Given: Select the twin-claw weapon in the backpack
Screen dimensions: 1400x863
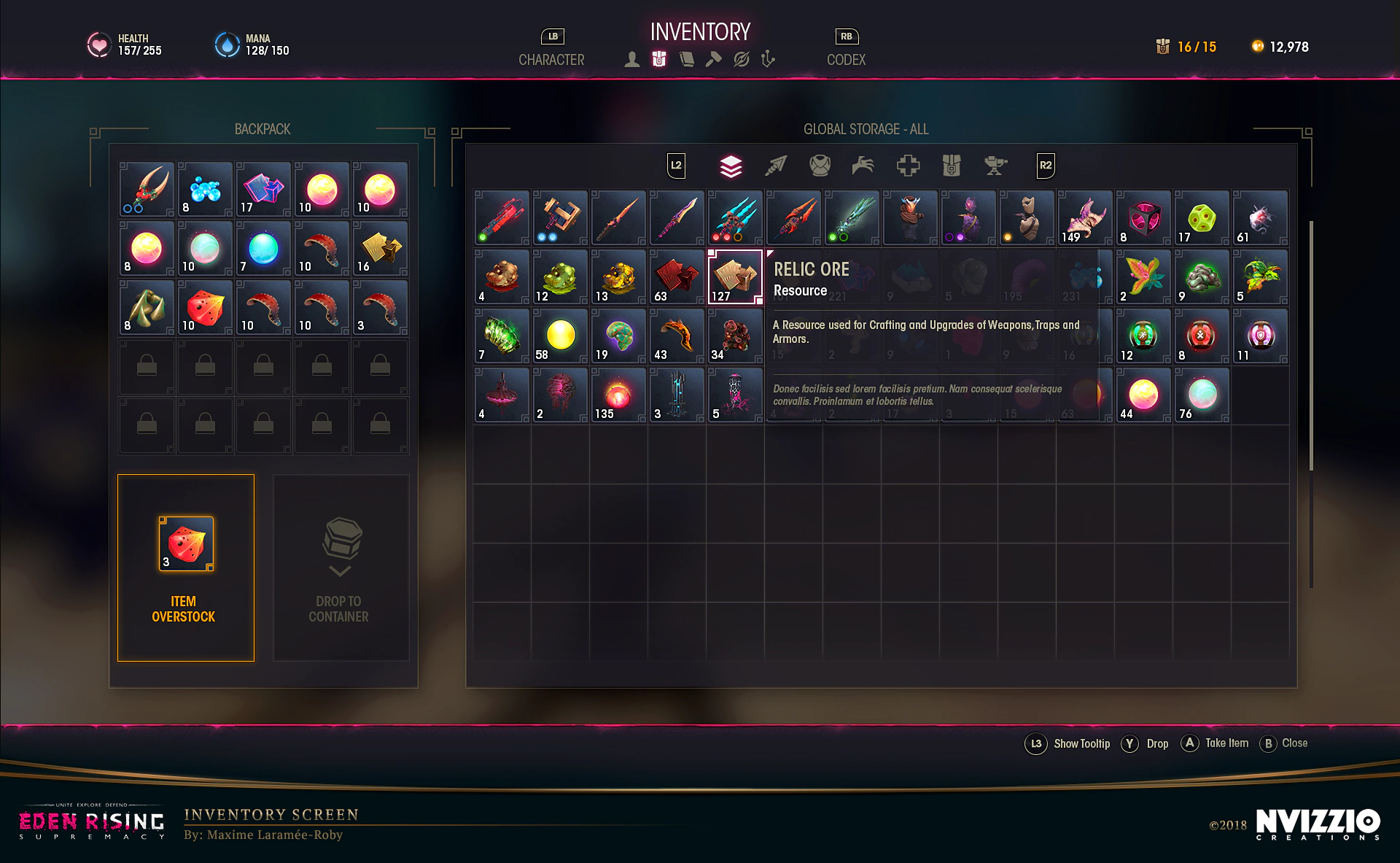Looking at the screenshot, I should pyautogui.click(x=147, y=190).
